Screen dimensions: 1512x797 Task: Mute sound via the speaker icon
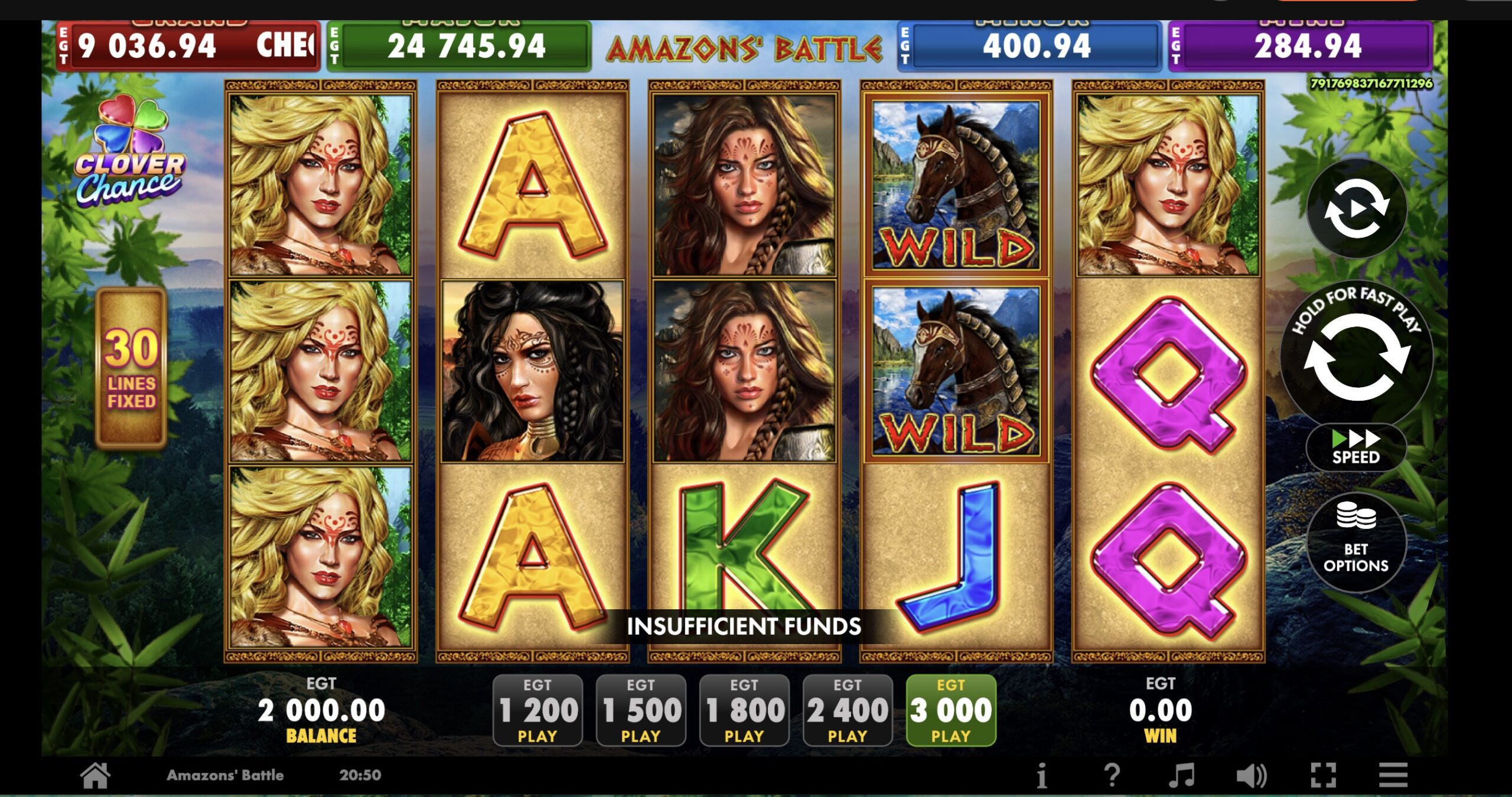click(1252, 775)
